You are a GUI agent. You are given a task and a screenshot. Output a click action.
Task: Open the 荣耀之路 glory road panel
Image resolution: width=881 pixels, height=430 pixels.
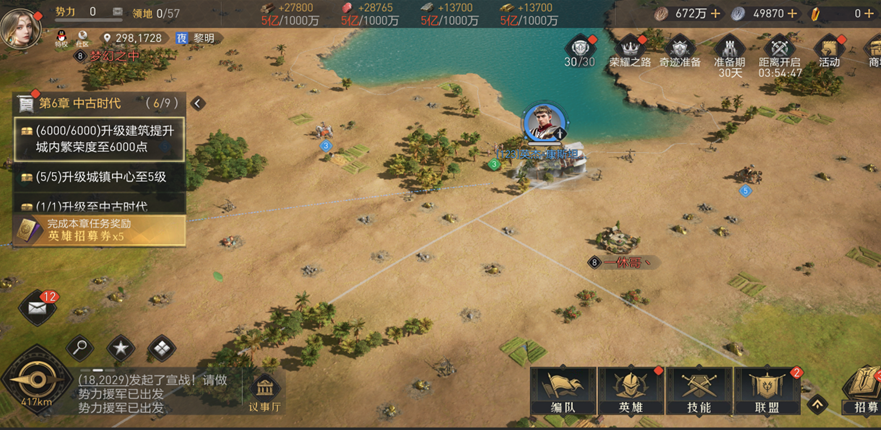coord(630,51)
